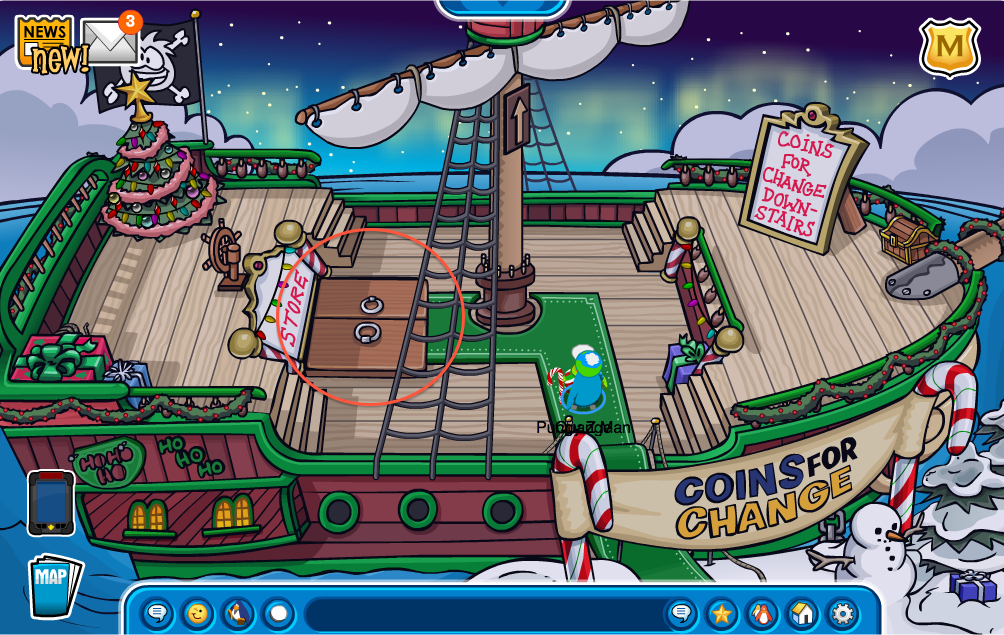This screenshot has width=1004, height=635.
Task: Expand the blue tab at top center
Action: (x=502, y=7)
